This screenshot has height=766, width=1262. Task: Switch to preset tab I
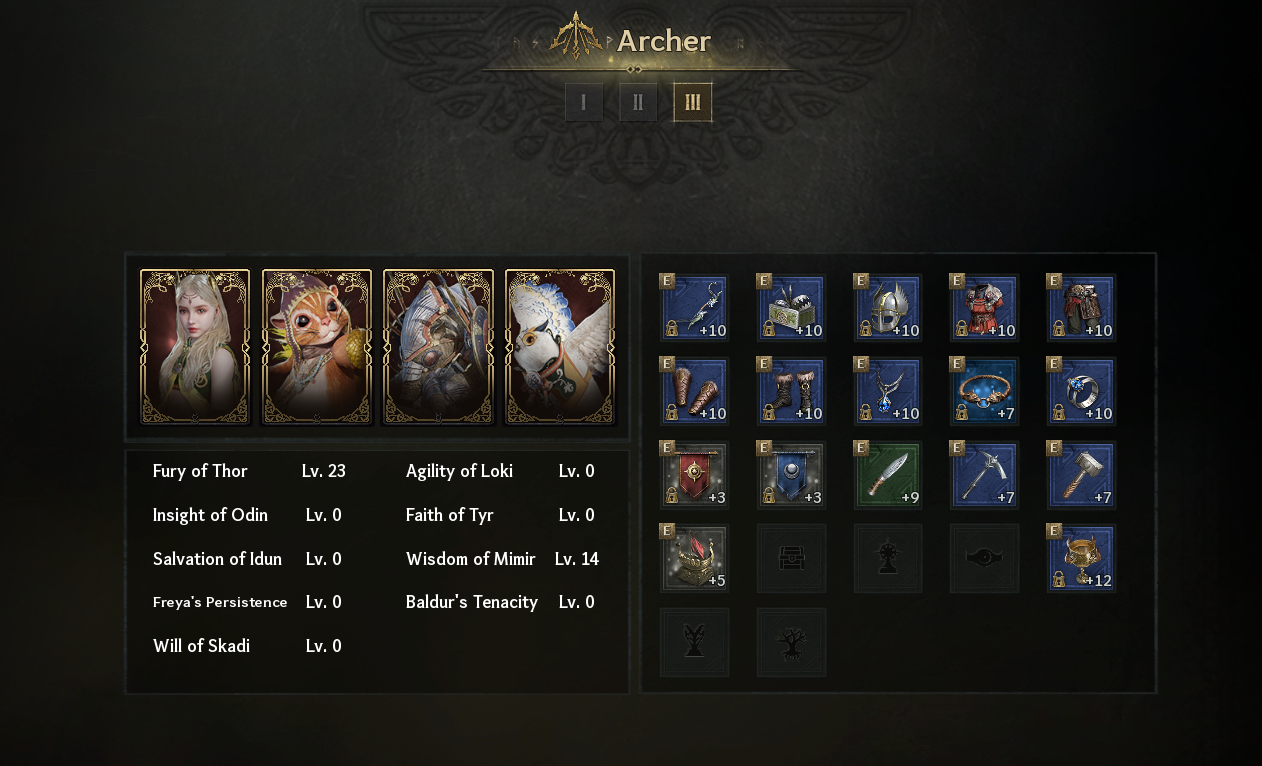click(584, 102)
